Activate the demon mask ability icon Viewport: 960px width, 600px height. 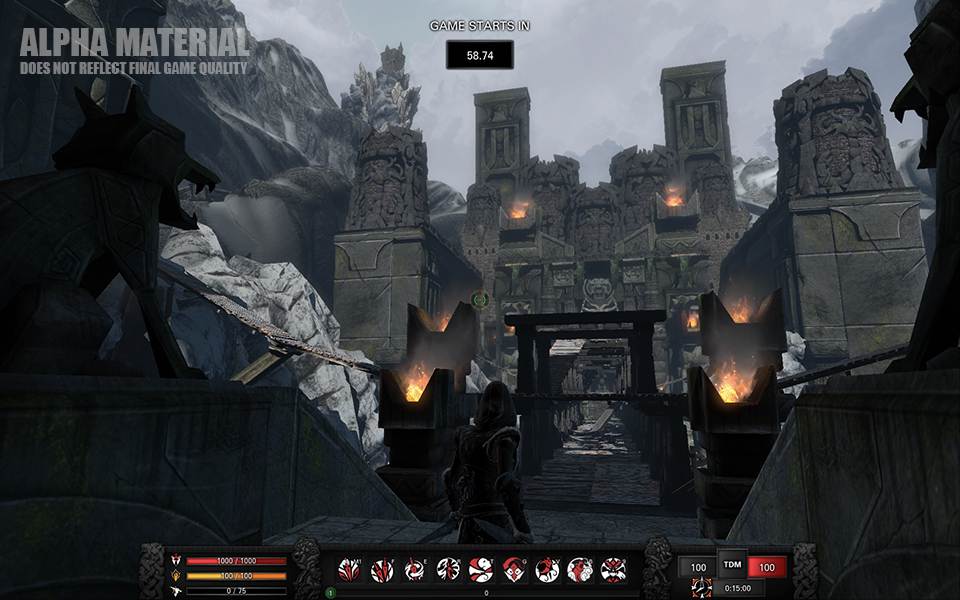[613, 570]
